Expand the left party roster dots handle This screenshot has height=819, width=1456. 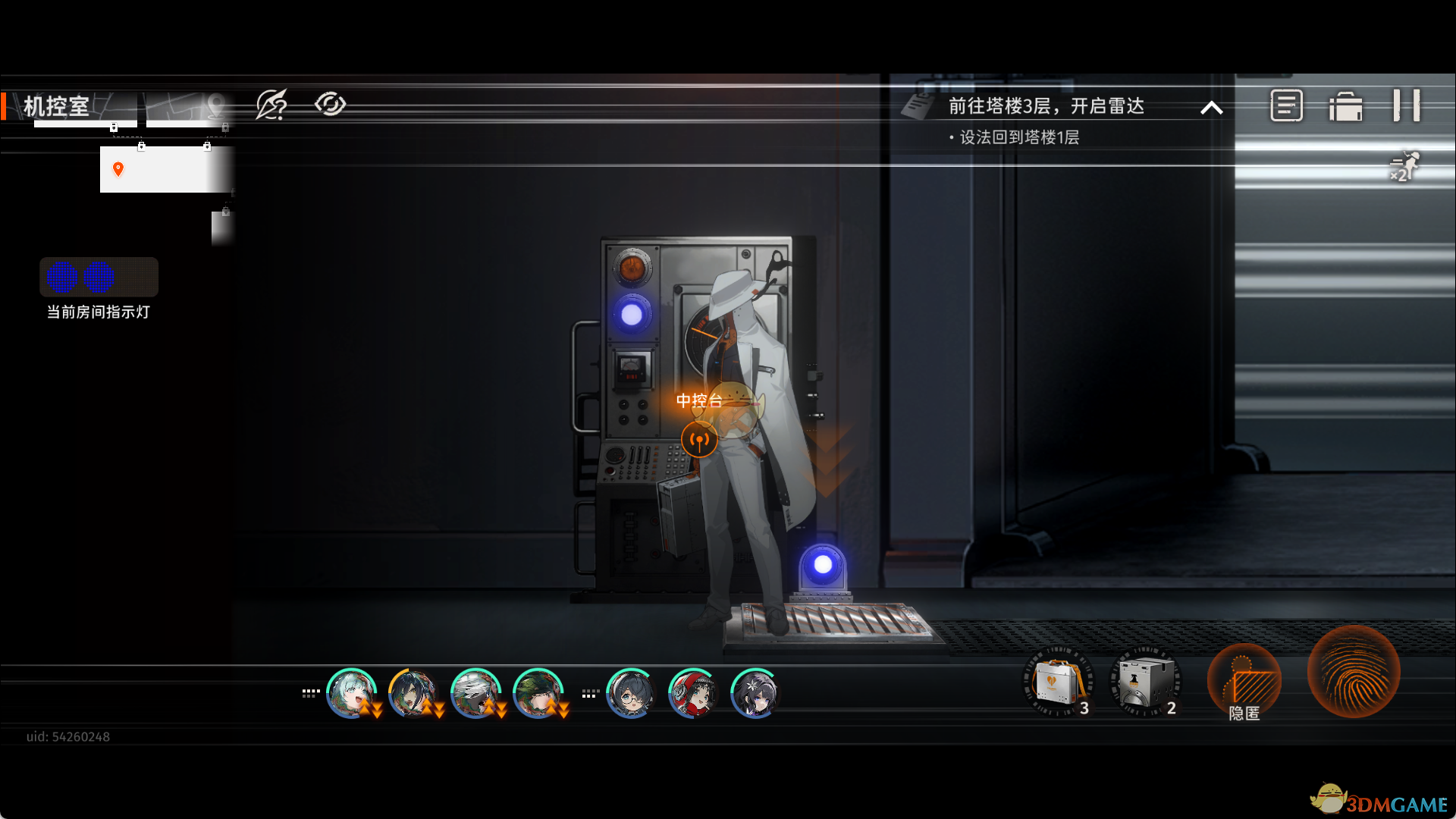(x=309, y=692)
